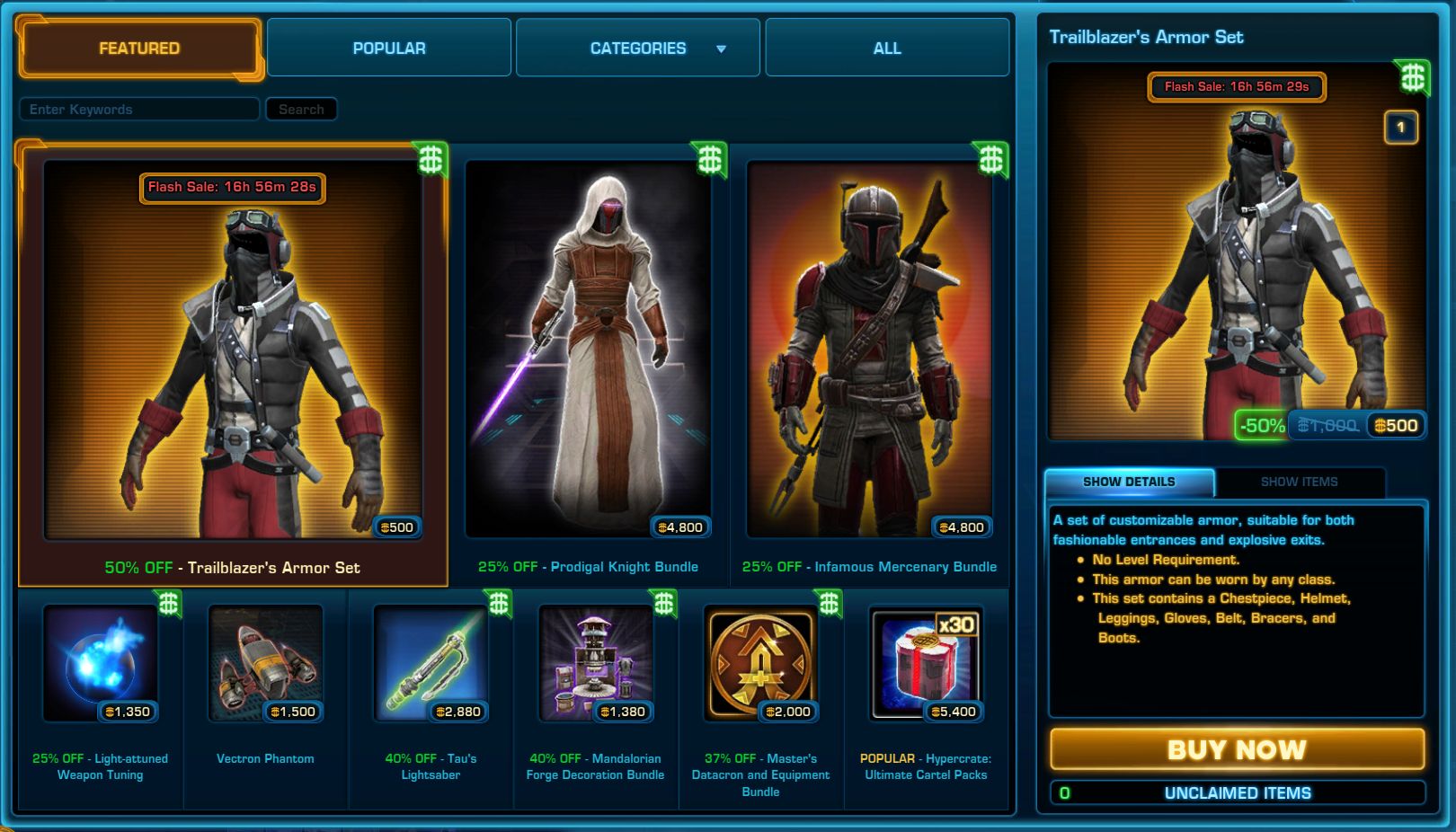Toggle to the Show Items view
The image size is (1456, 832).
click(x=1300, y=482)
